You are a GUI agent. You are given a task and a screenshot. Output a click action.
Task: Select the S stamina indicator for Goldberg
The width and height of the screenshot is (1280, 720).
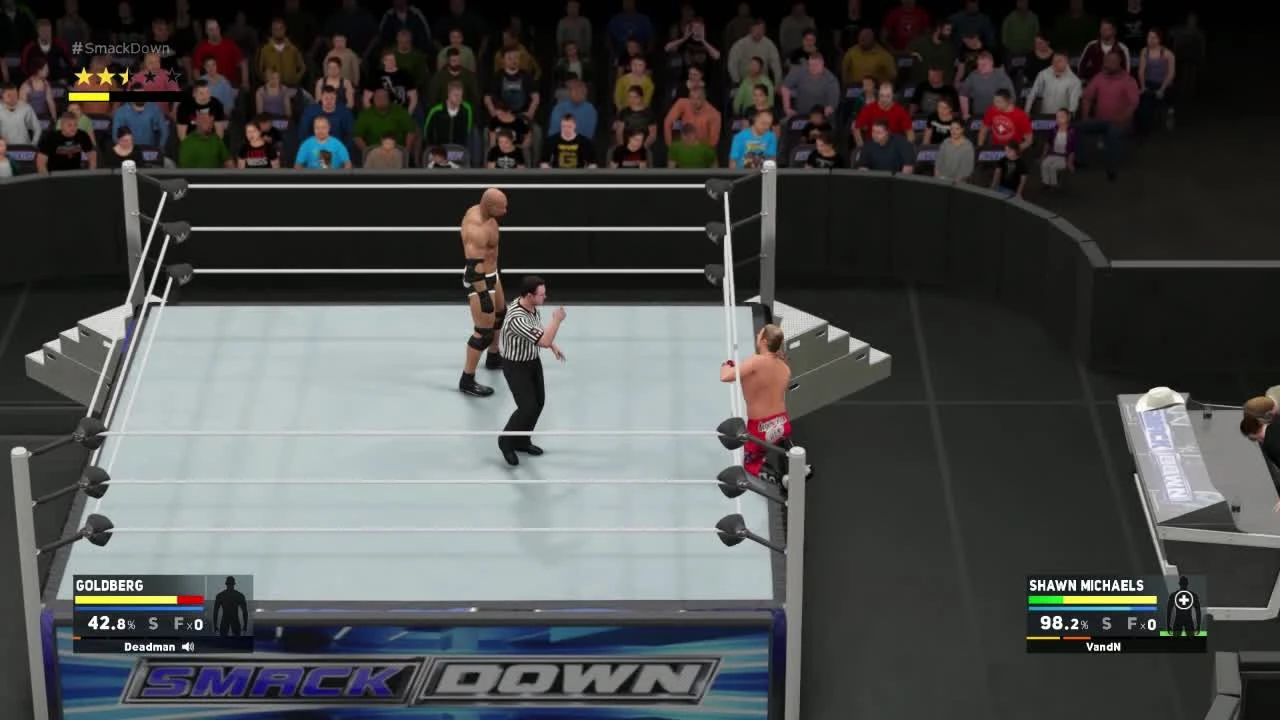(x=153, y=624)
